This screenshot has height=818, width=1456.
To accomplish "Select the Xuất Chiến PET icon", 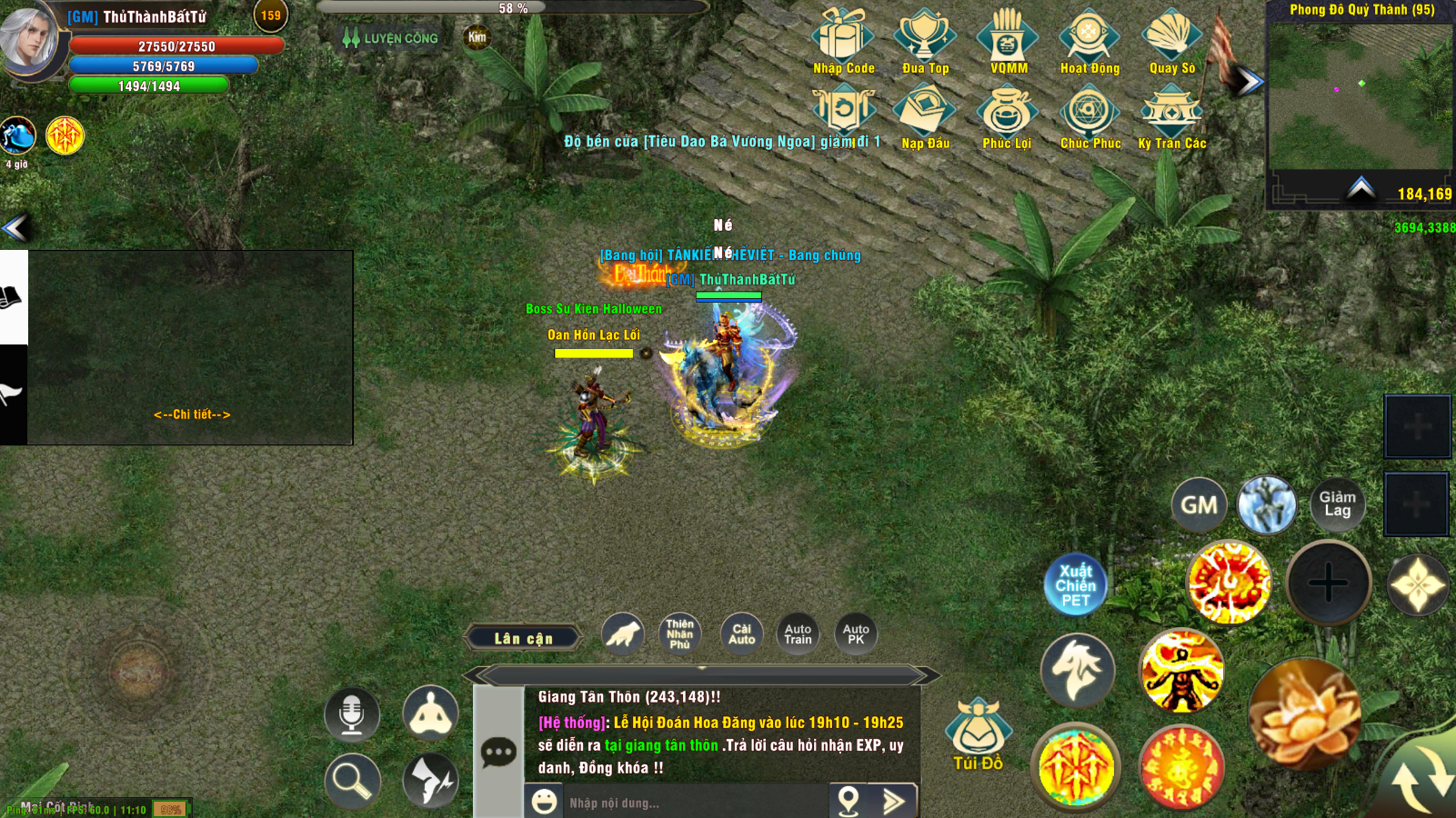I will 1075,584.
